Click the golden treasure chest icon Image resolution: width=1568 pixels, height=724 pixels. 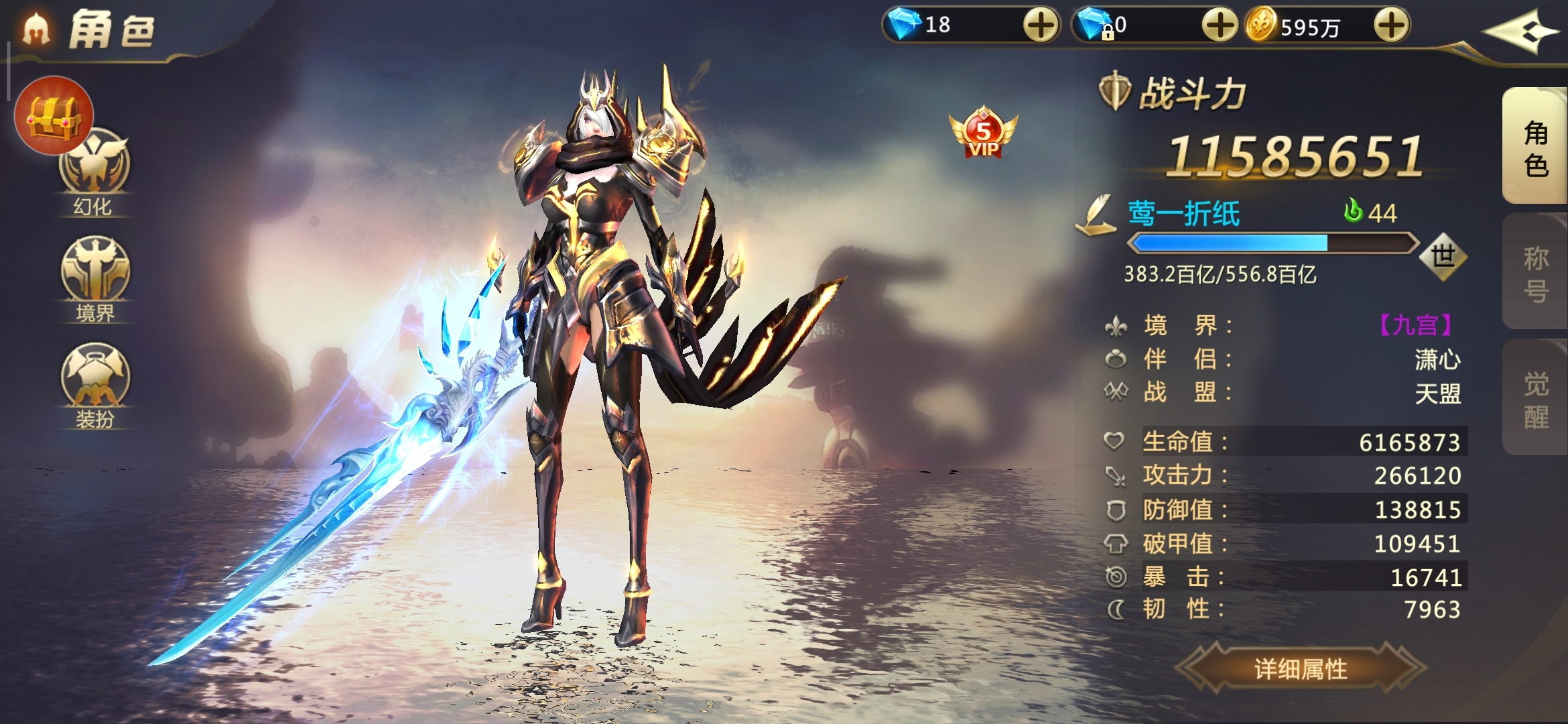54,115
